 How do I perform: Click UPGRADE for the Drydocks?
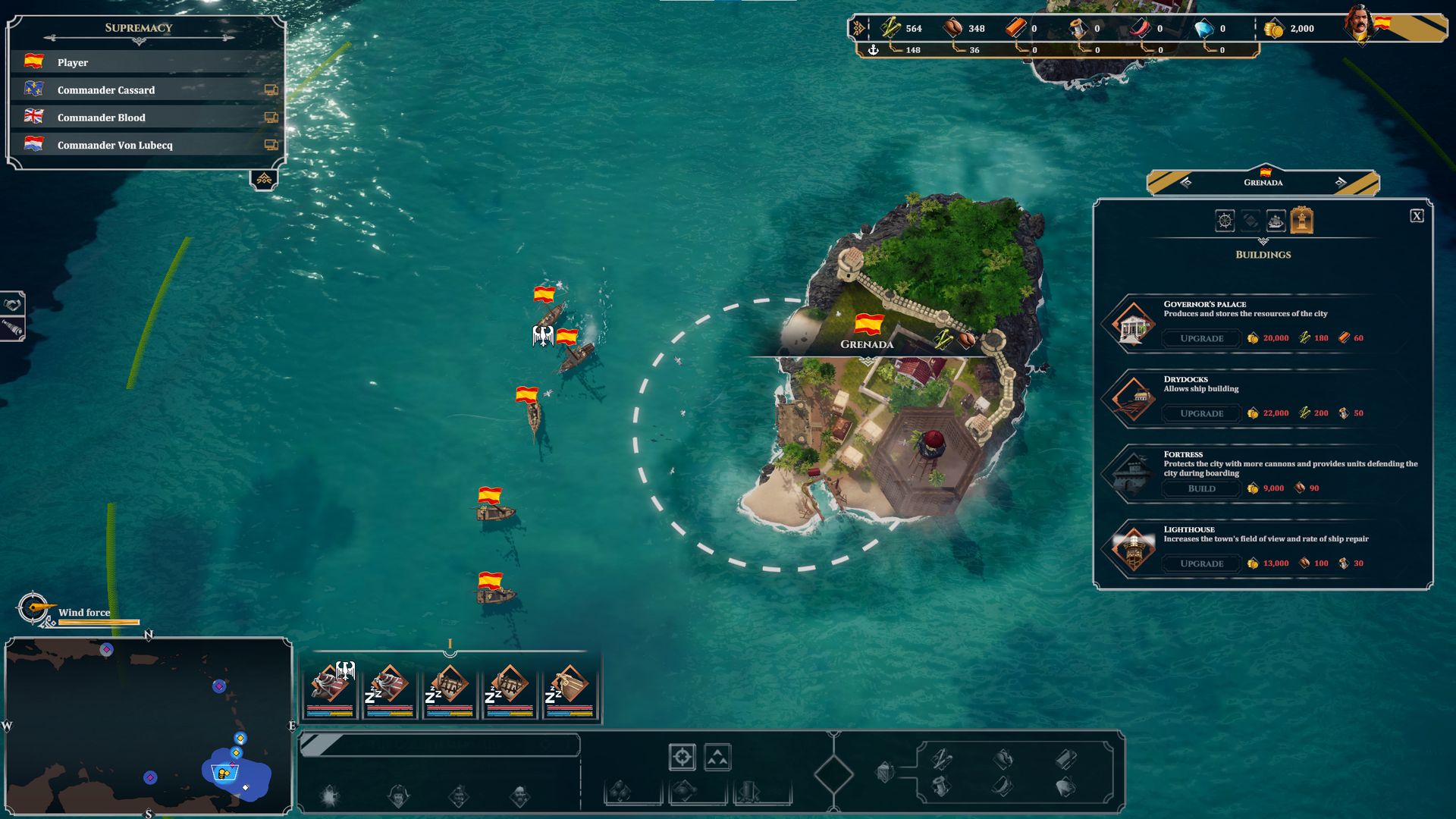click(x=1200, y=413)
